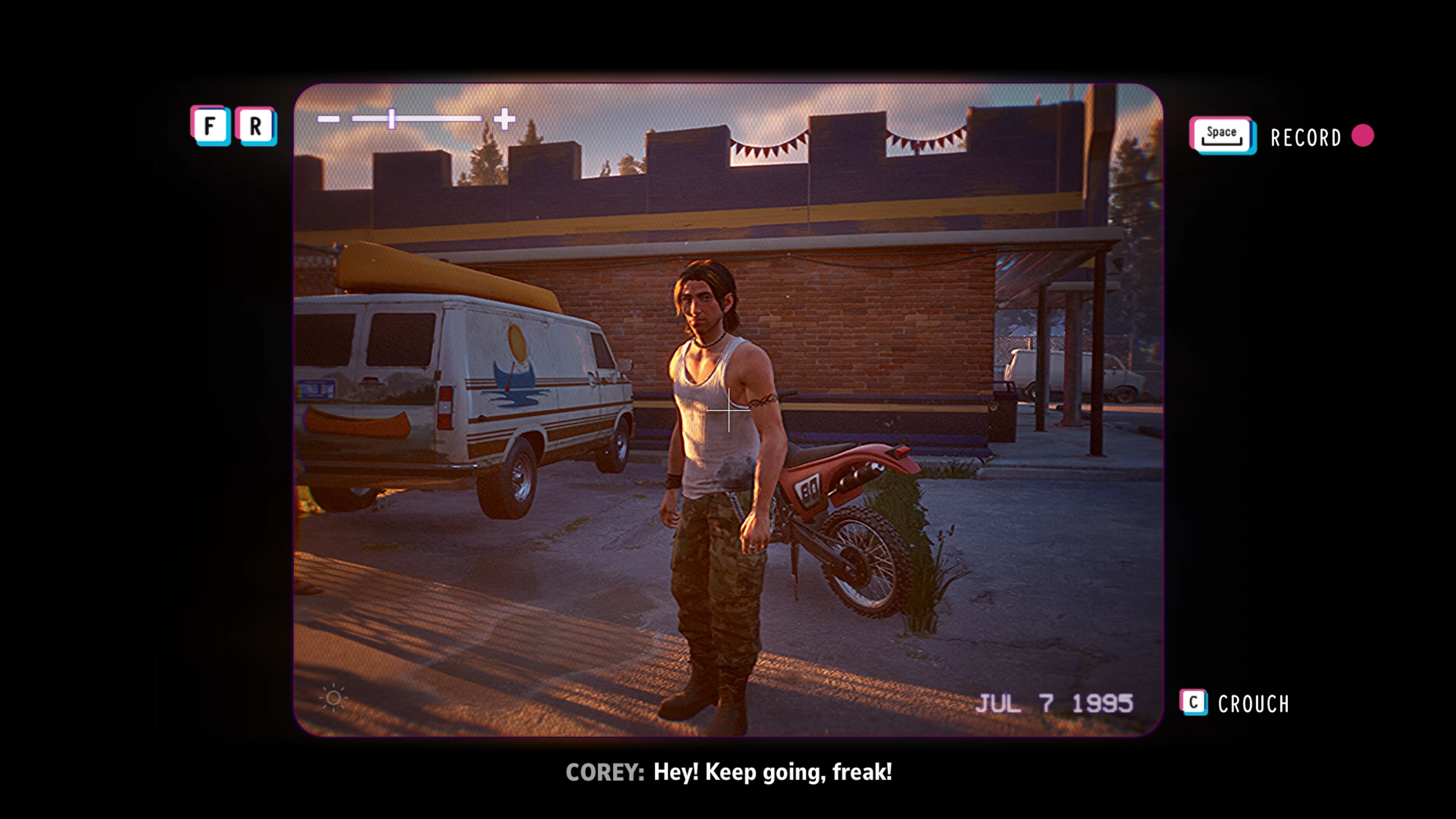Screen dimensions: 1456x819
Task: Click the camcorder zoom slider handle
Action: (392, 119)
